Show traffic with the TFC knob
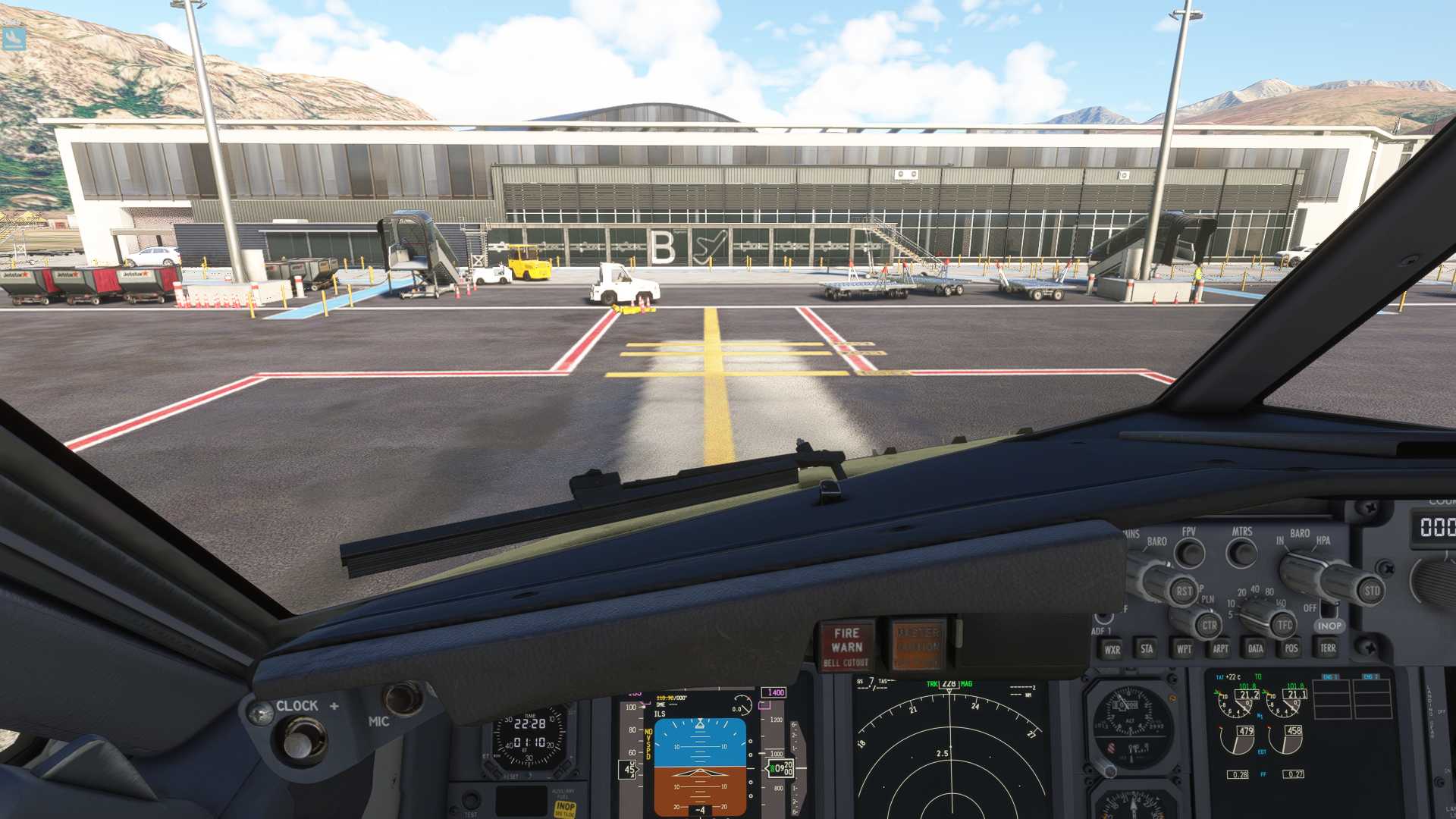Screen dimensions: 1456x819 point(1284,626)
